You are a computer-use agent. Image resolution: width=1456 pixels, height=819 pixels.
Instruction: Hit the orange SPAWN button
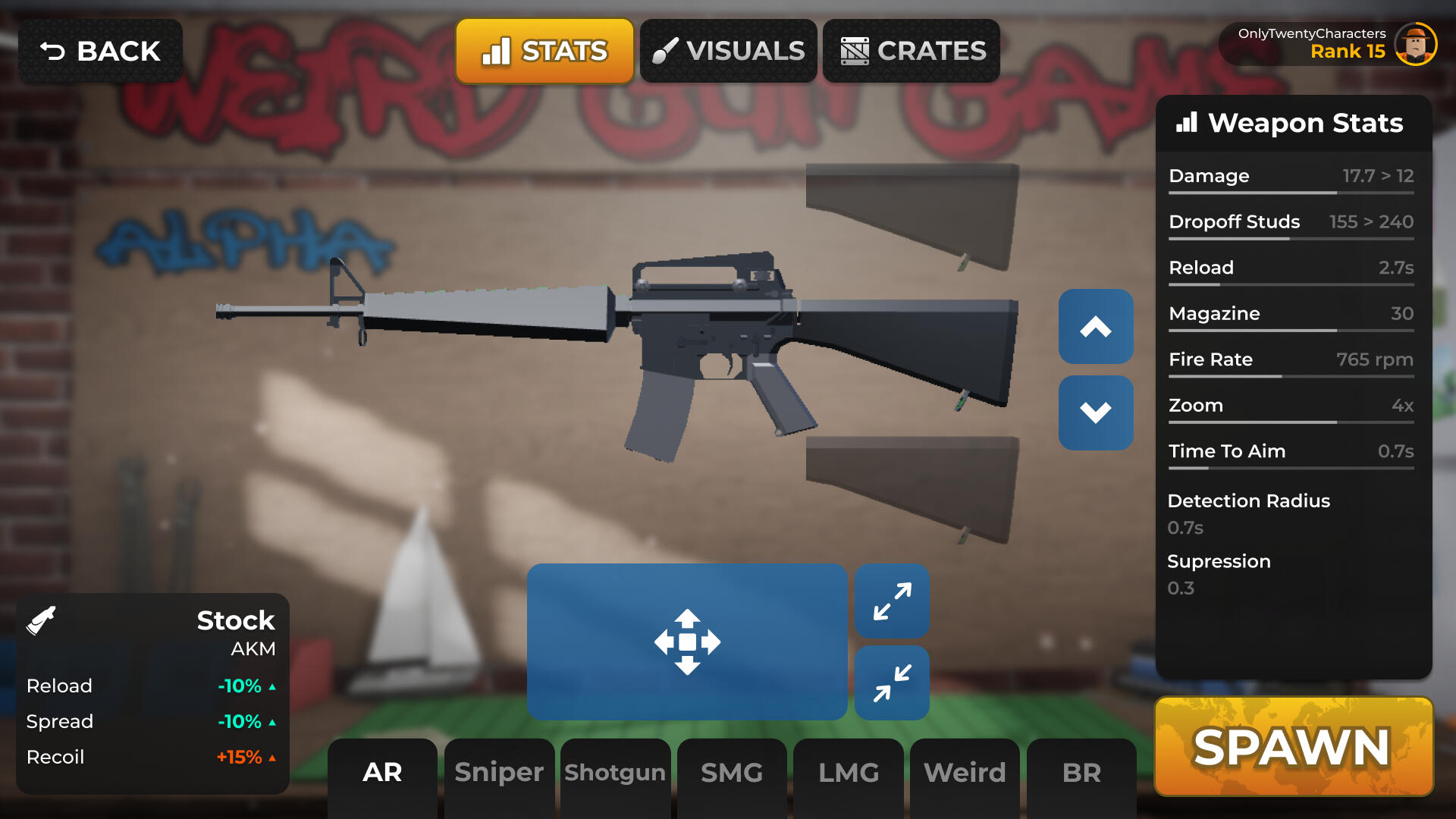pos(1293,747)
